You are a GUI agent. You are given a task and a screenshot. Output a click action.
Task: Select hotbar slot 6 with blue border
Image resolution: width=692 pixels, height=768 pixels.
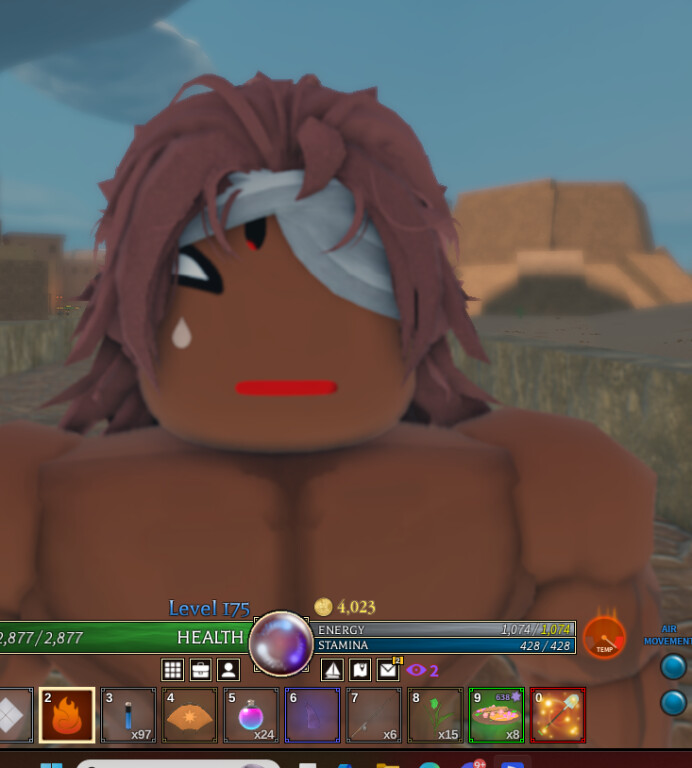coord(312,715)
